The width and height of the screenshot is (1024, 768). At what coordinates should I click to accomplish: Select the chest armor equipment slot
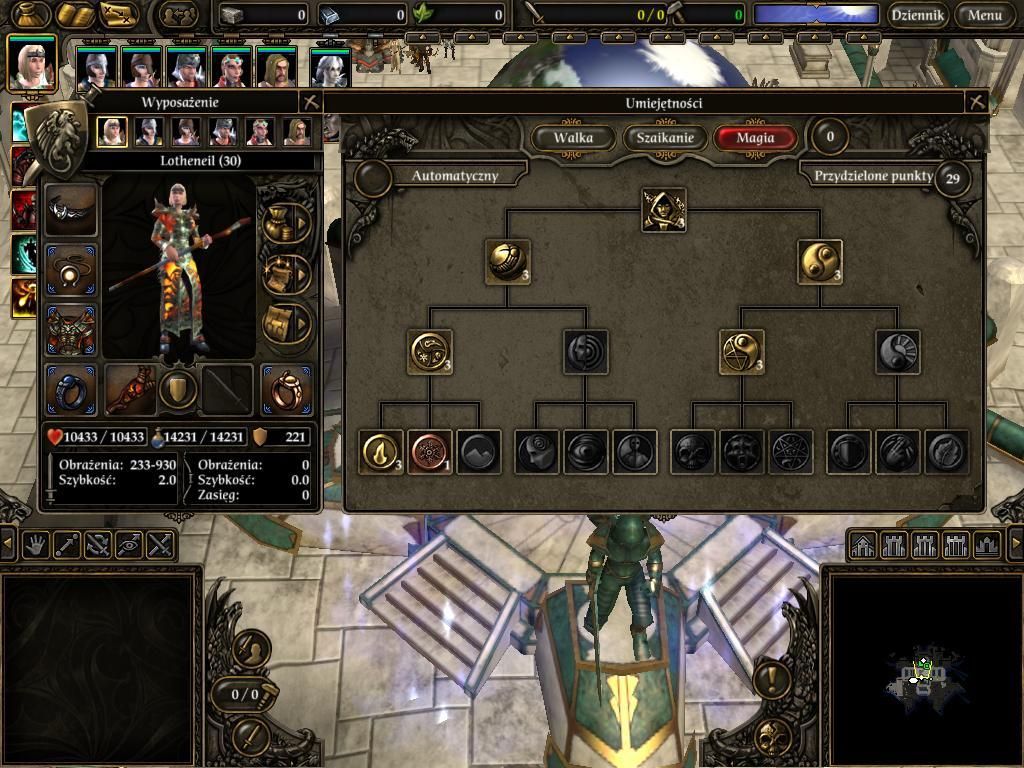pos(71,330)
